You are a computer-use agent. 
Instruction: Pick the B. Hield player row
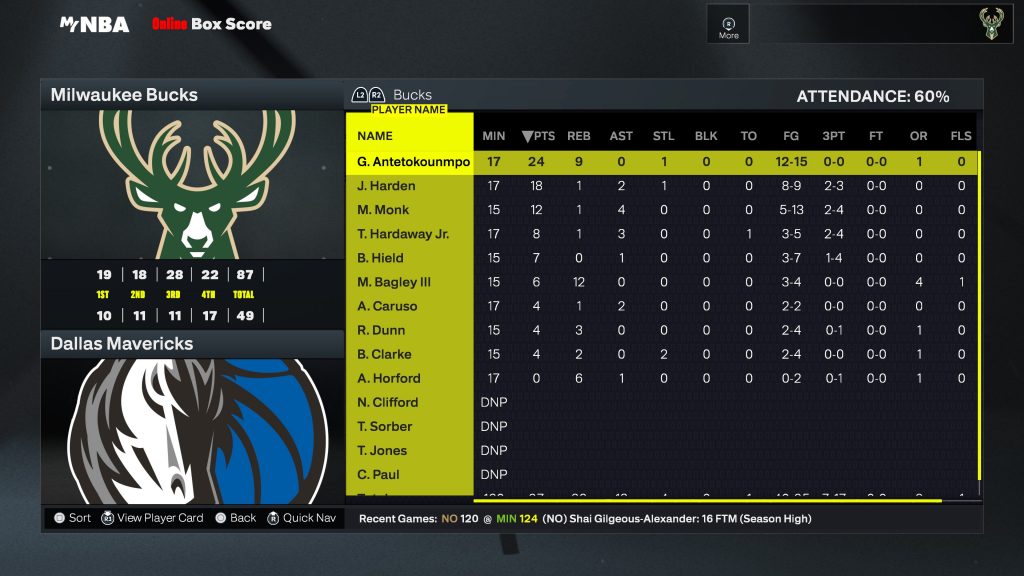click(x=380, y=258)
